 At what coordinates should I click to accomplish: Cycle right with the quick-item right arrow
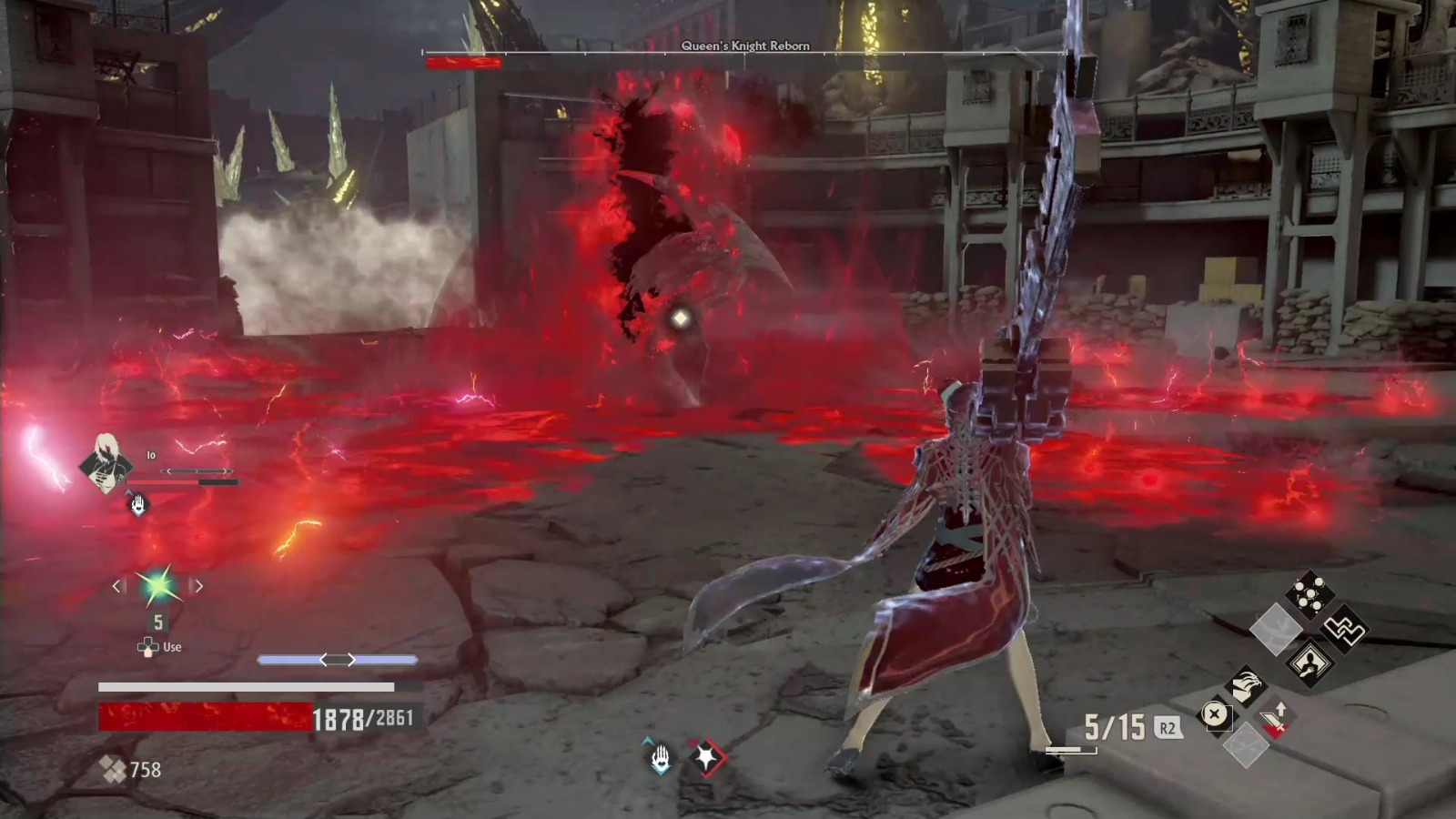tap(199, 586)
